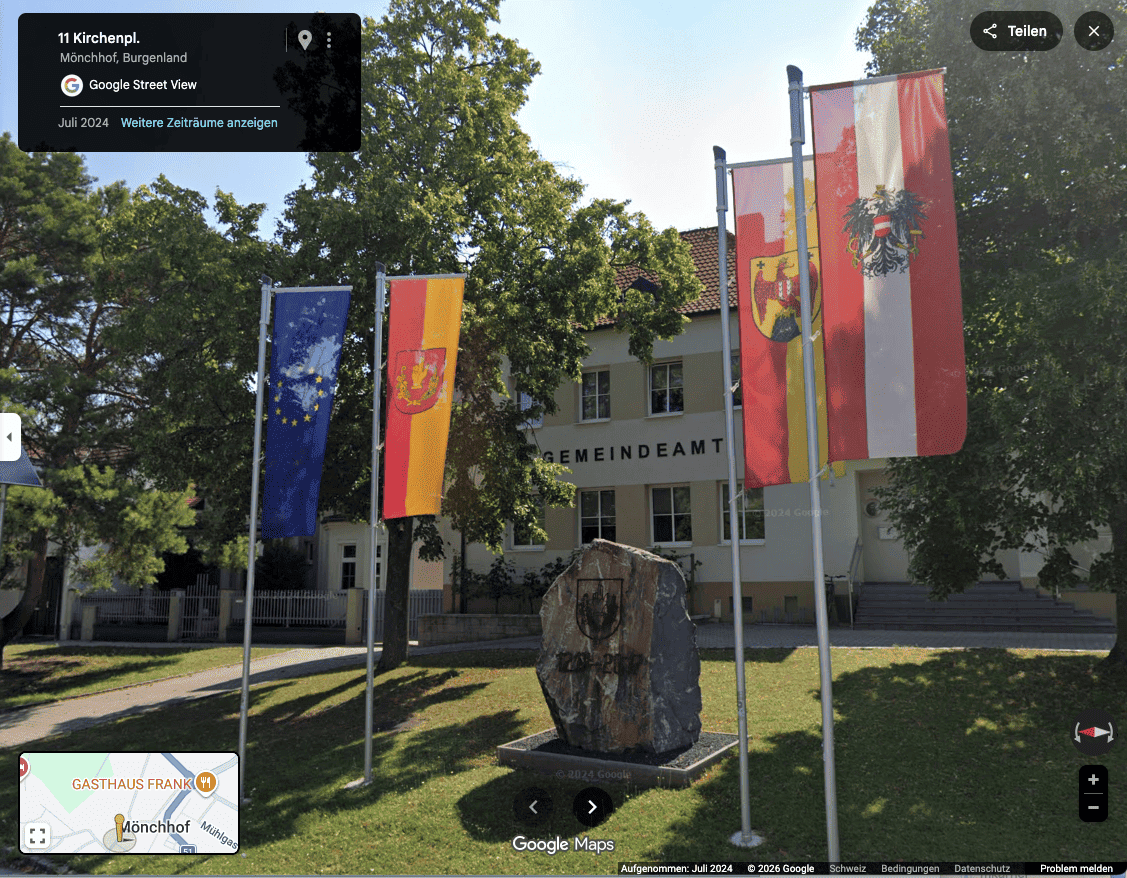Viewport: 1127px width, 878px height.
Task: Click the Teilen share button
Action: click(1015, 31)
